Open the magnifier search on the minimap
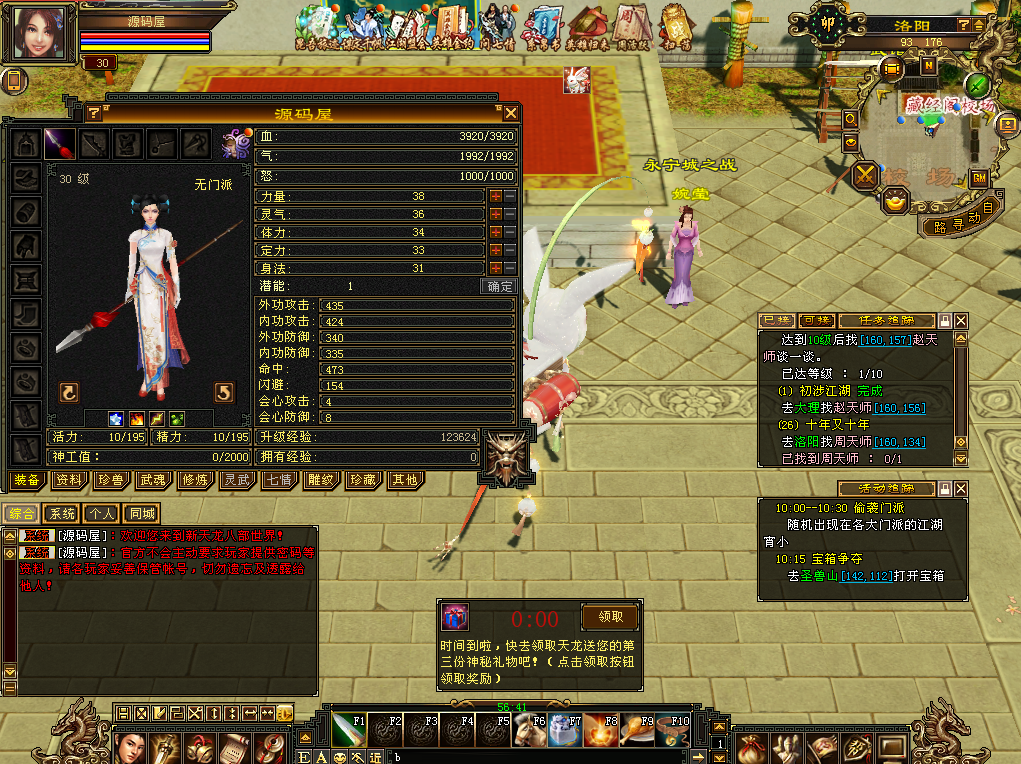The image size is (1021, 764). pos(850,119)
